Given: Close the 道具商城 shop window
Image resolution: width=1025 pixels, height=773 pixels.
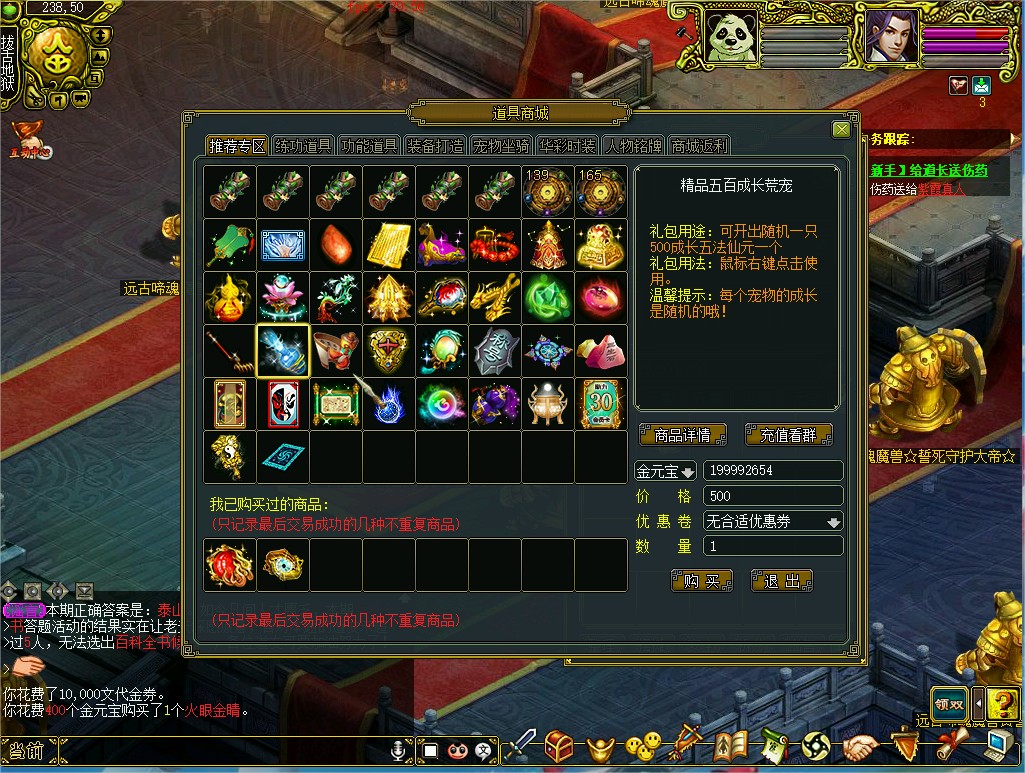Looking at the screenshot, I should click(841, 129).
